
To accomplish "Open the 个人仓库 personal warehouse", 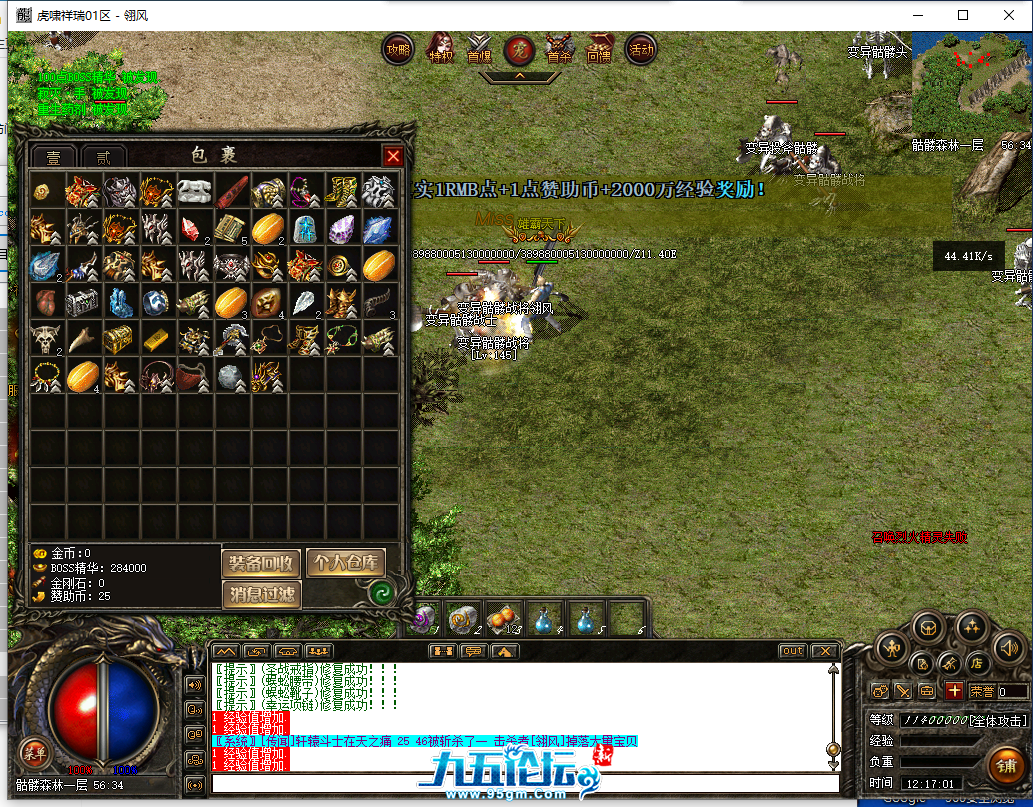I will [345, 563].
